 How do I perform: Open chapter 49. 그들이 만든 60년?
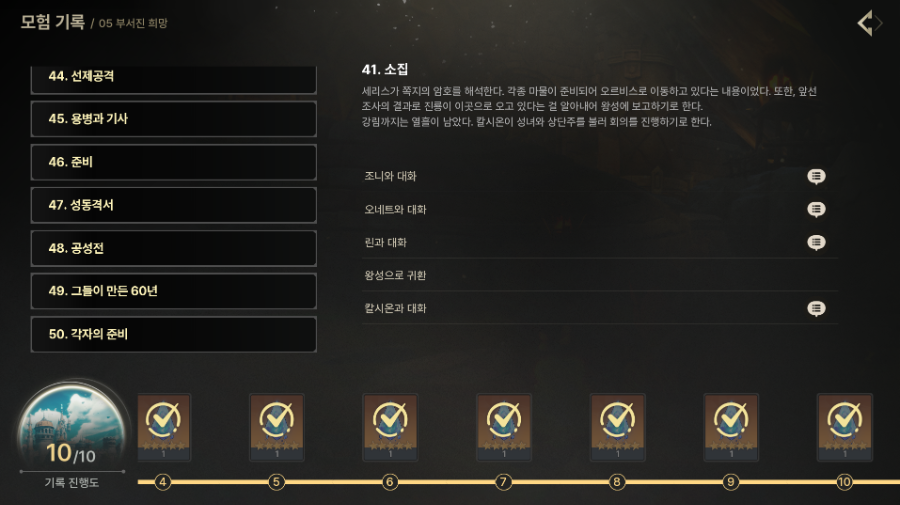pos(174,291)
